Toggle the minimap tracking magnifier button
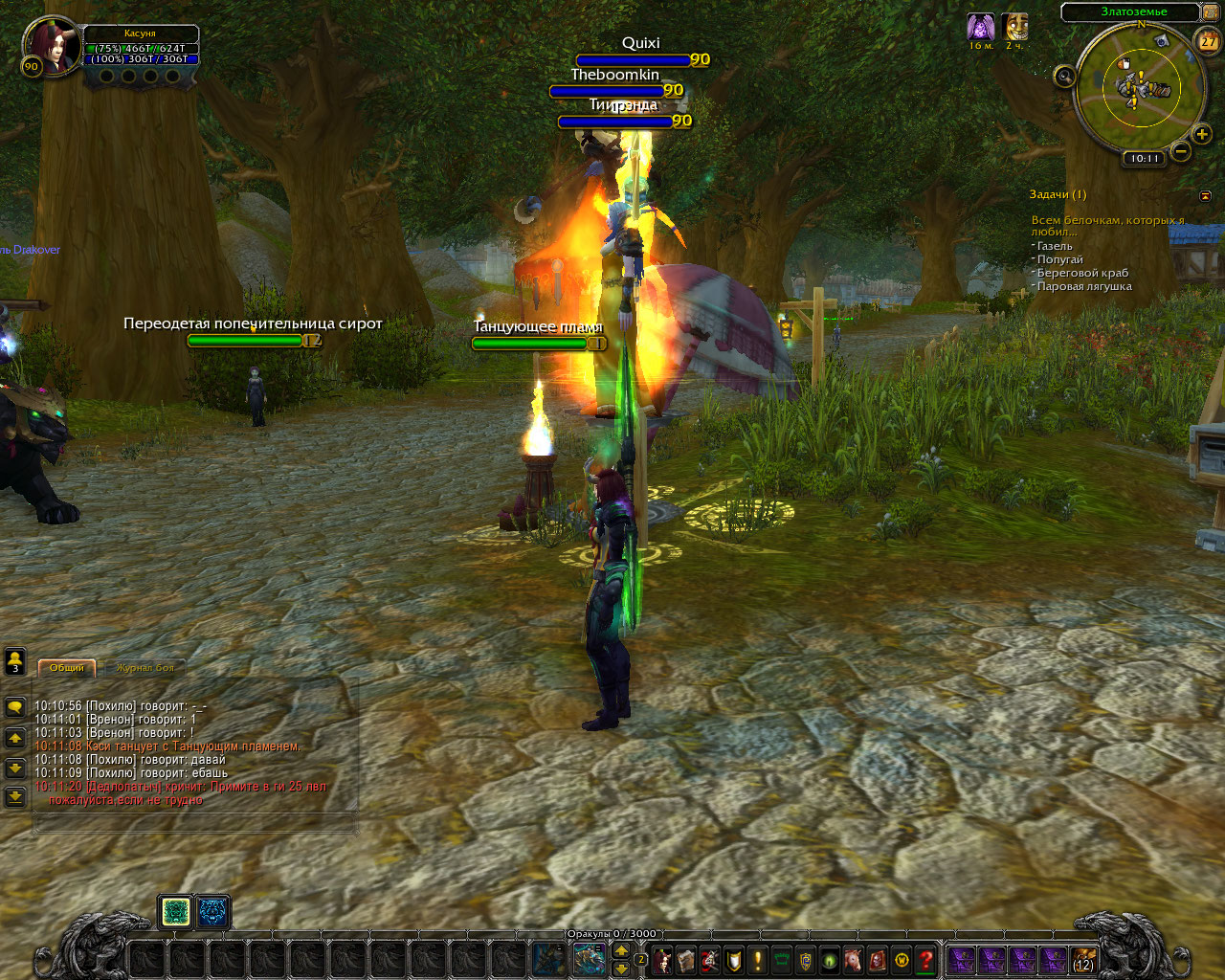Screen dimensions: 1225x980 coord(1064,77)
